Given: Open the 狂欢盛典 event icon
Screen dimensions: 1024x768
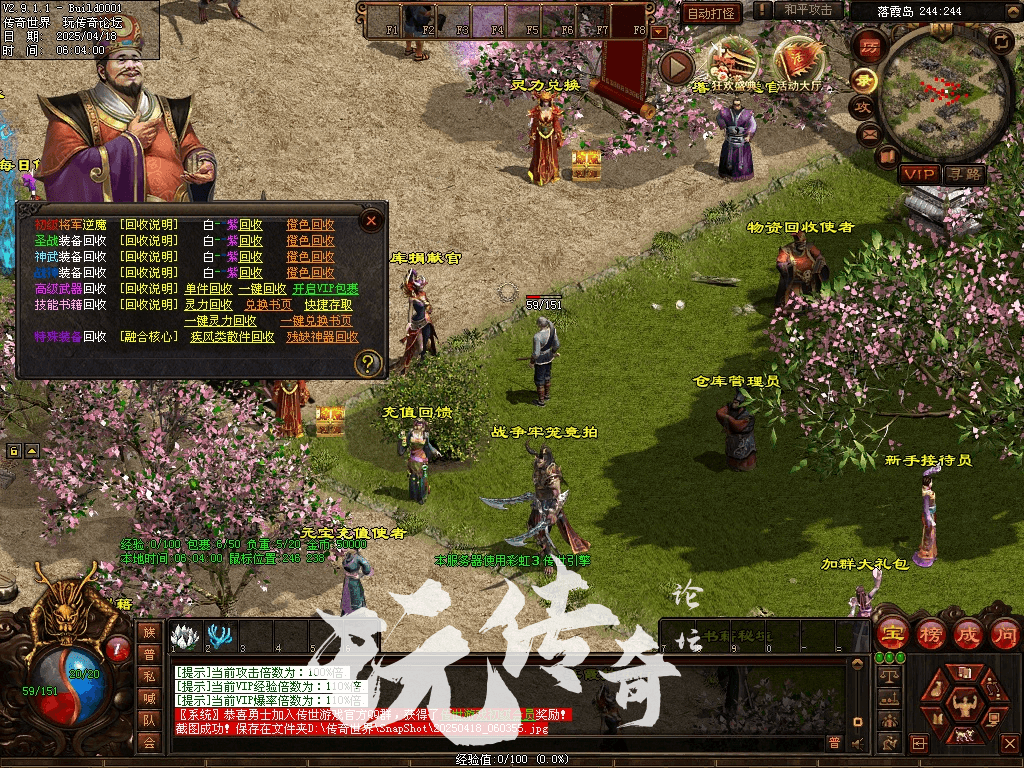Looking at the screenshot, I should [732, 62].
